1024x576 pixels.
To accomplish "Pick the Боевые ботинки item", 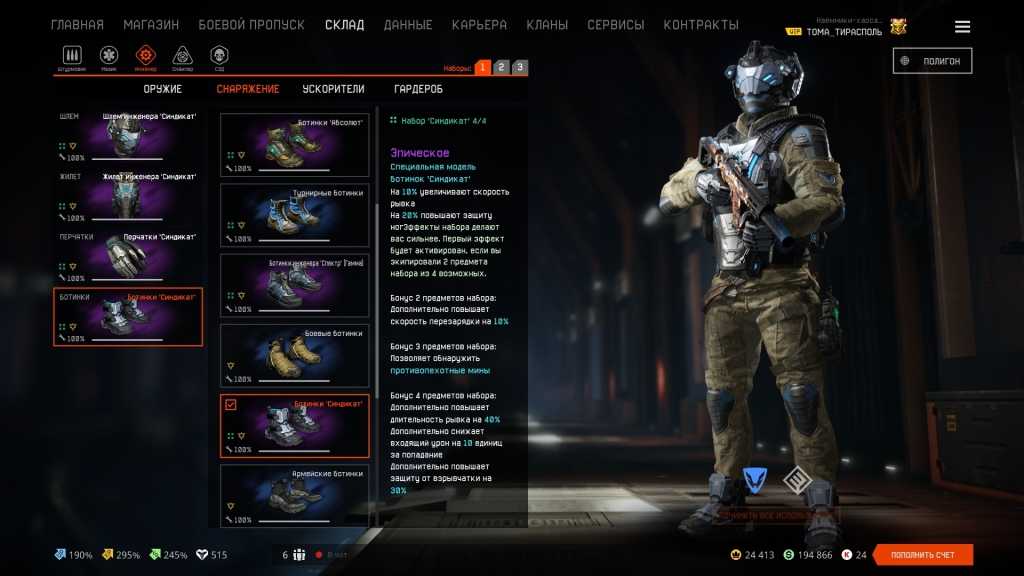I will (294, 355).
